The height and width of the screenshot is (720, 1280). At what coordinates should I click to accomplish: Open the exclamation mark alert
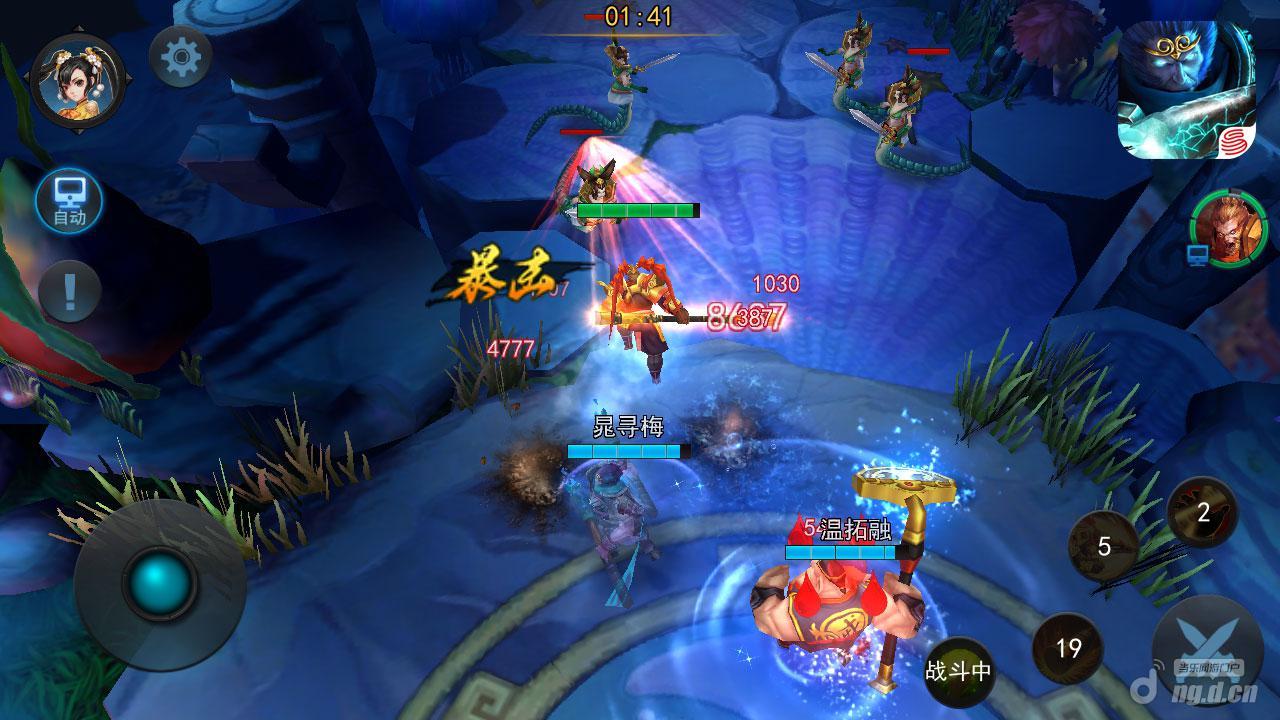tap(69, 291)
